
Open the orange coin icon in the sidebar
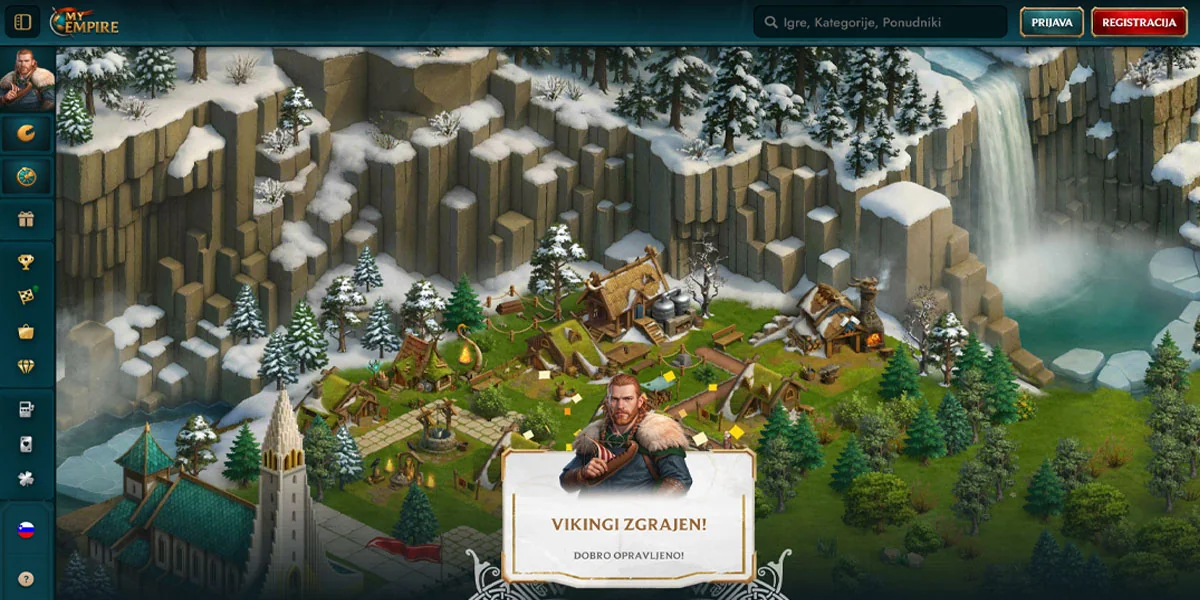tap(26, 133)
